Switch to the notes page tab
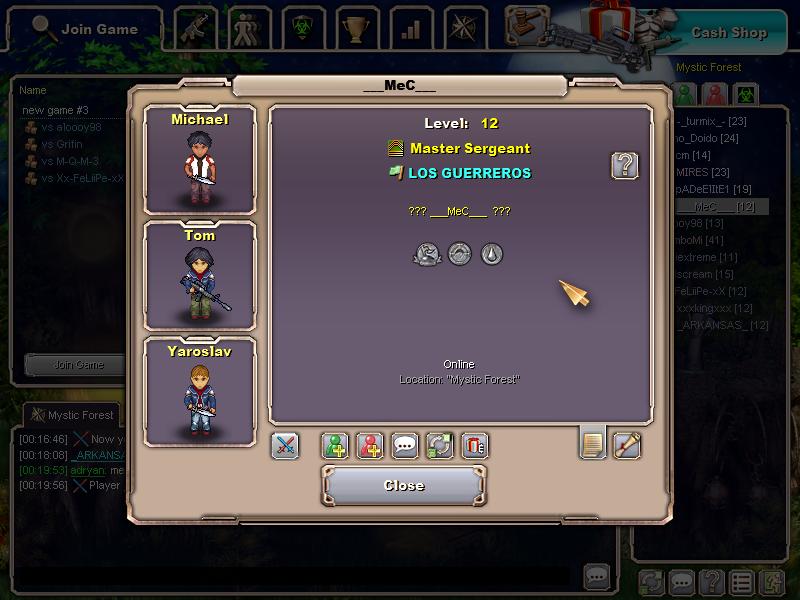The image size is (800, 600). click(593, 443)
